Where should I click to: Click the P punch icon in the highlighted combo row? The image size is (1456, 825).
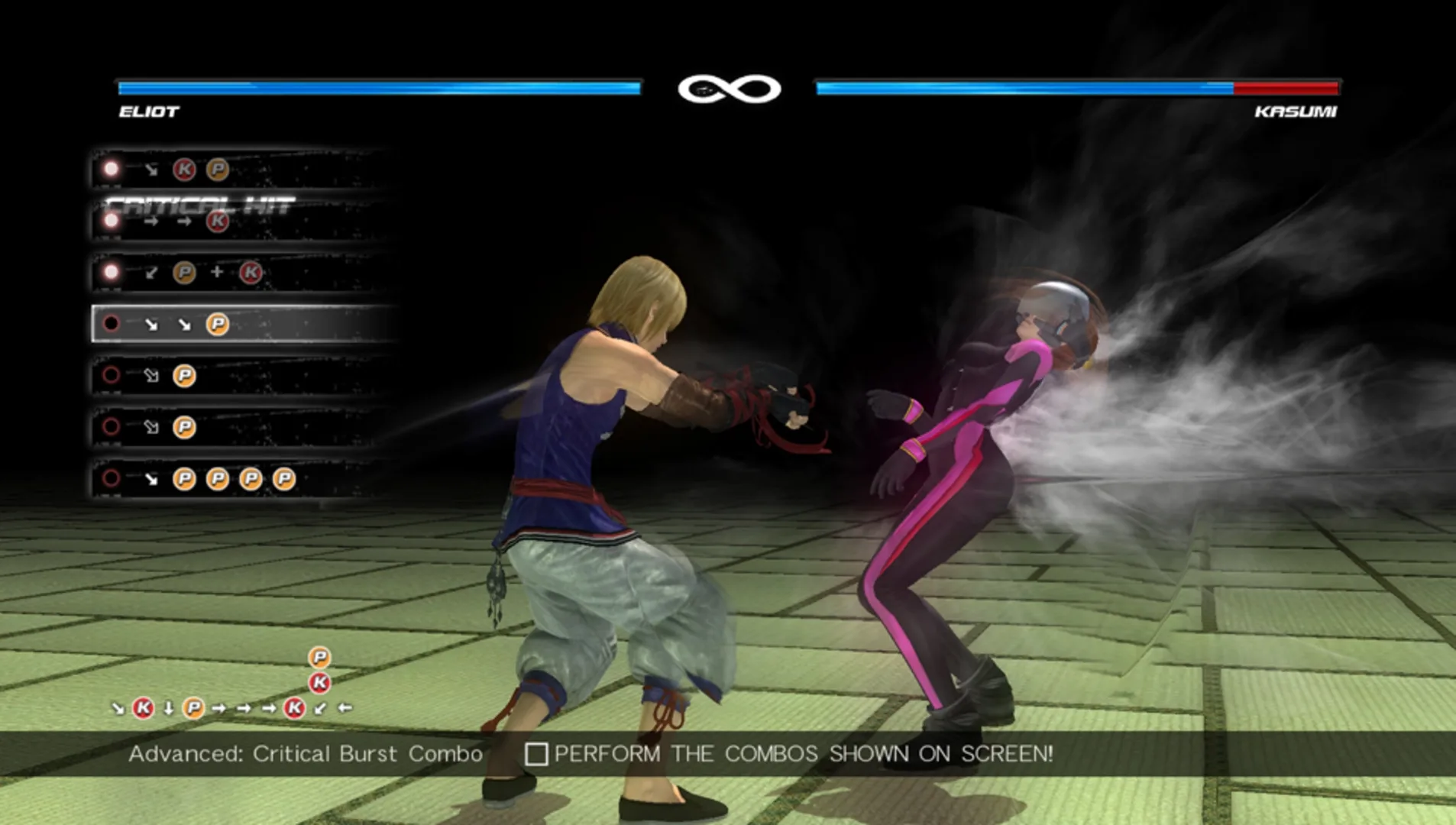point(217,325)
